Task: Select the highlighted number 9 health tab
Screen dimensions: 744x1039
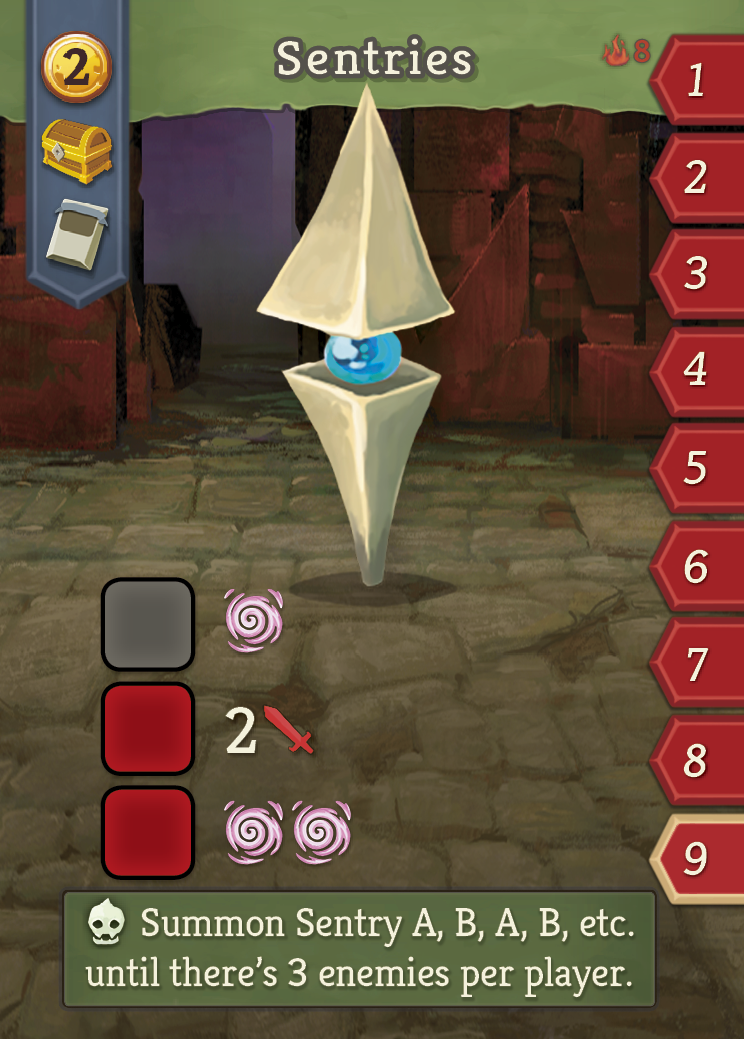Action: [697, 858]
